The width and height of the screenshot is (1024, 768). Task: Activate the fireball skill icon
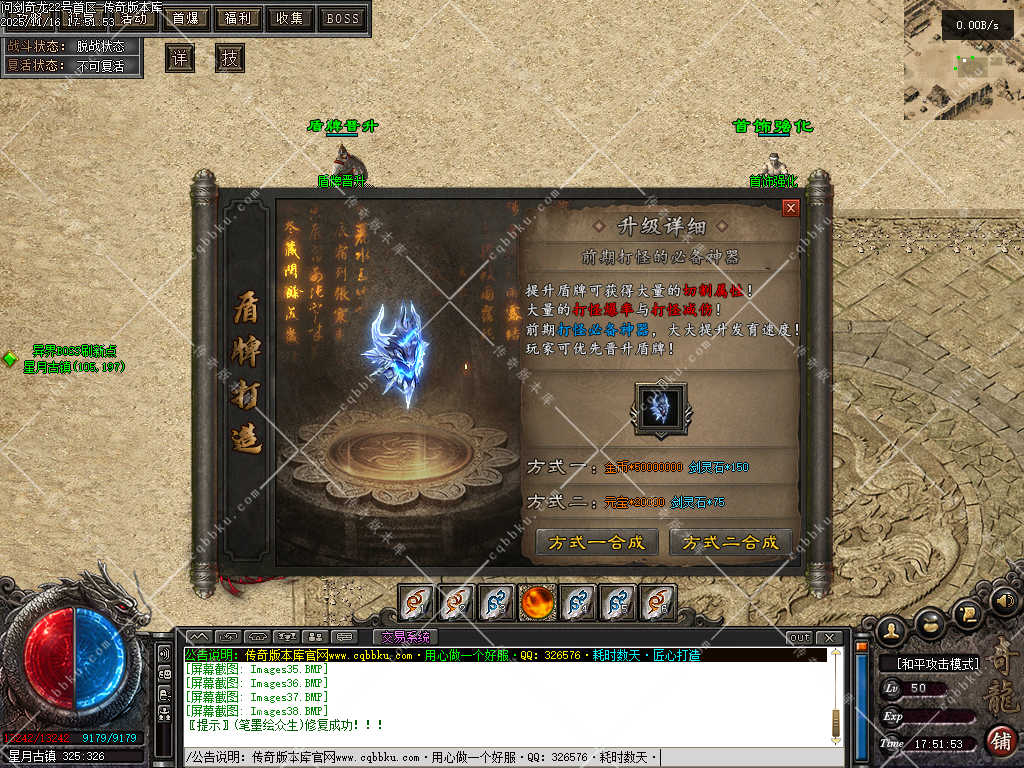538,602
